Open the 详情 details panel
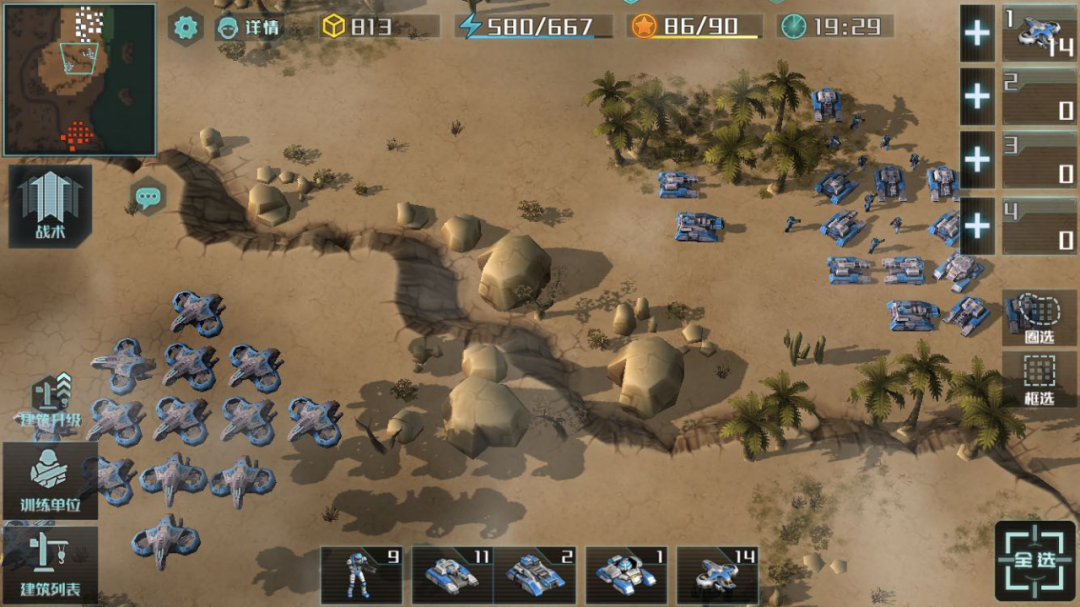1080x607 pixels. point(249,27)
